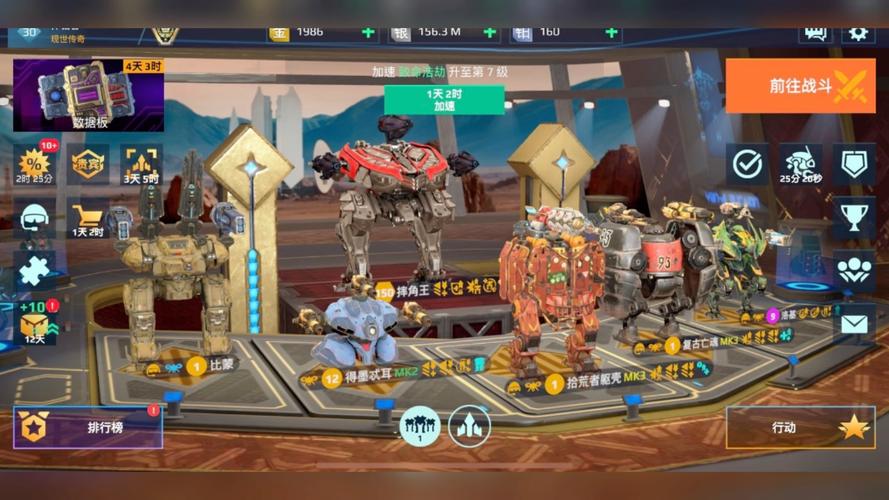Start a match with the 前往战斗 button
This screenshot has width=889, height=500.
point(801,86)
